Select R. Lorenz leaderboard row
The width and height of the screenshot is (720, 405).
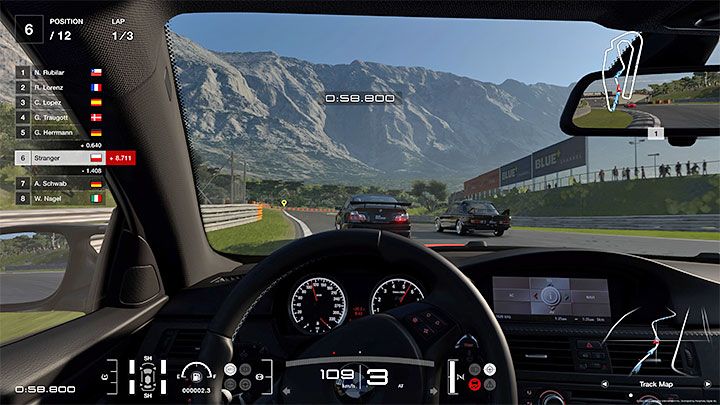coord(60,87)
